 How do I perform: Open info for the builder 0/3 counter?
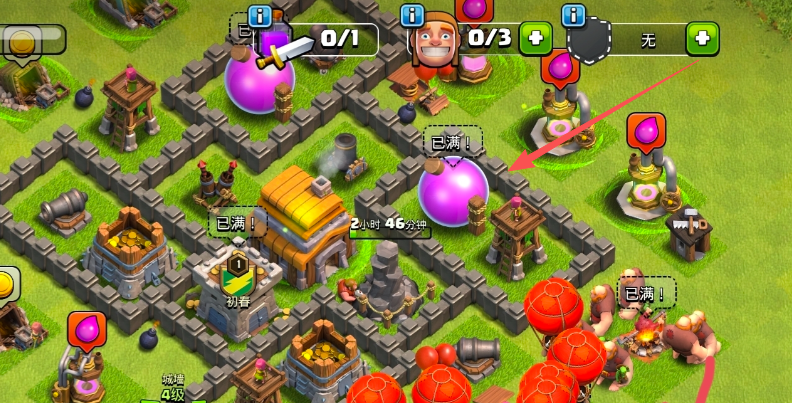click(x=412, y=16)
